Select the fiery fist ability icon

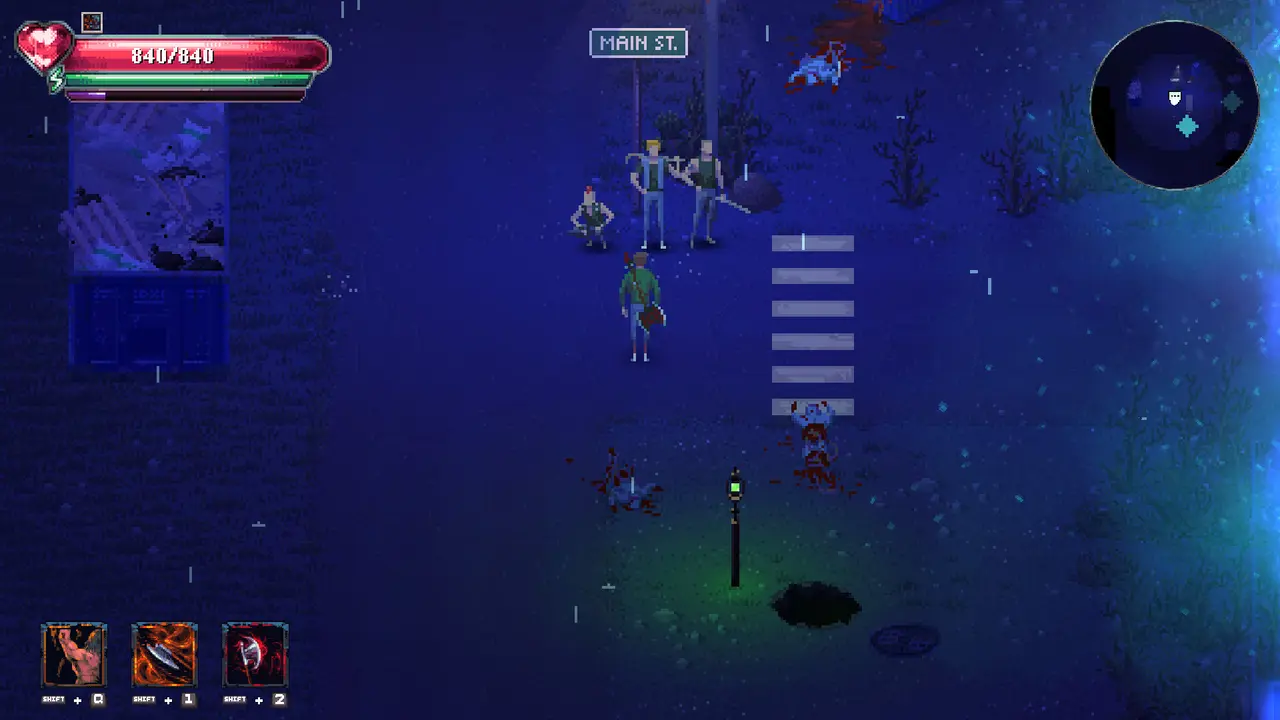tap(74, 653)
